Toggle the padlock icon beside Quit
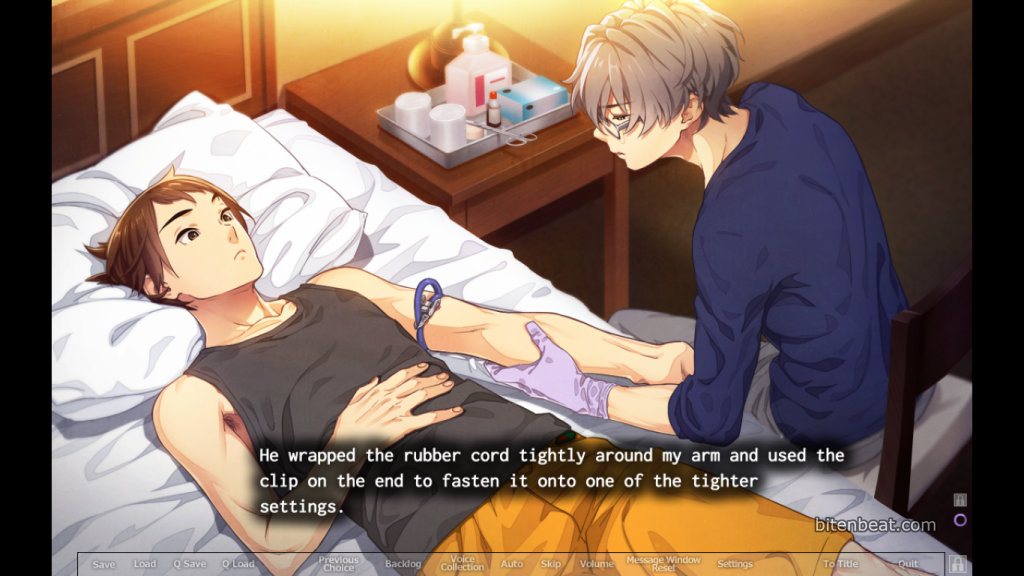1024x576 pixels. pos(957,564)
